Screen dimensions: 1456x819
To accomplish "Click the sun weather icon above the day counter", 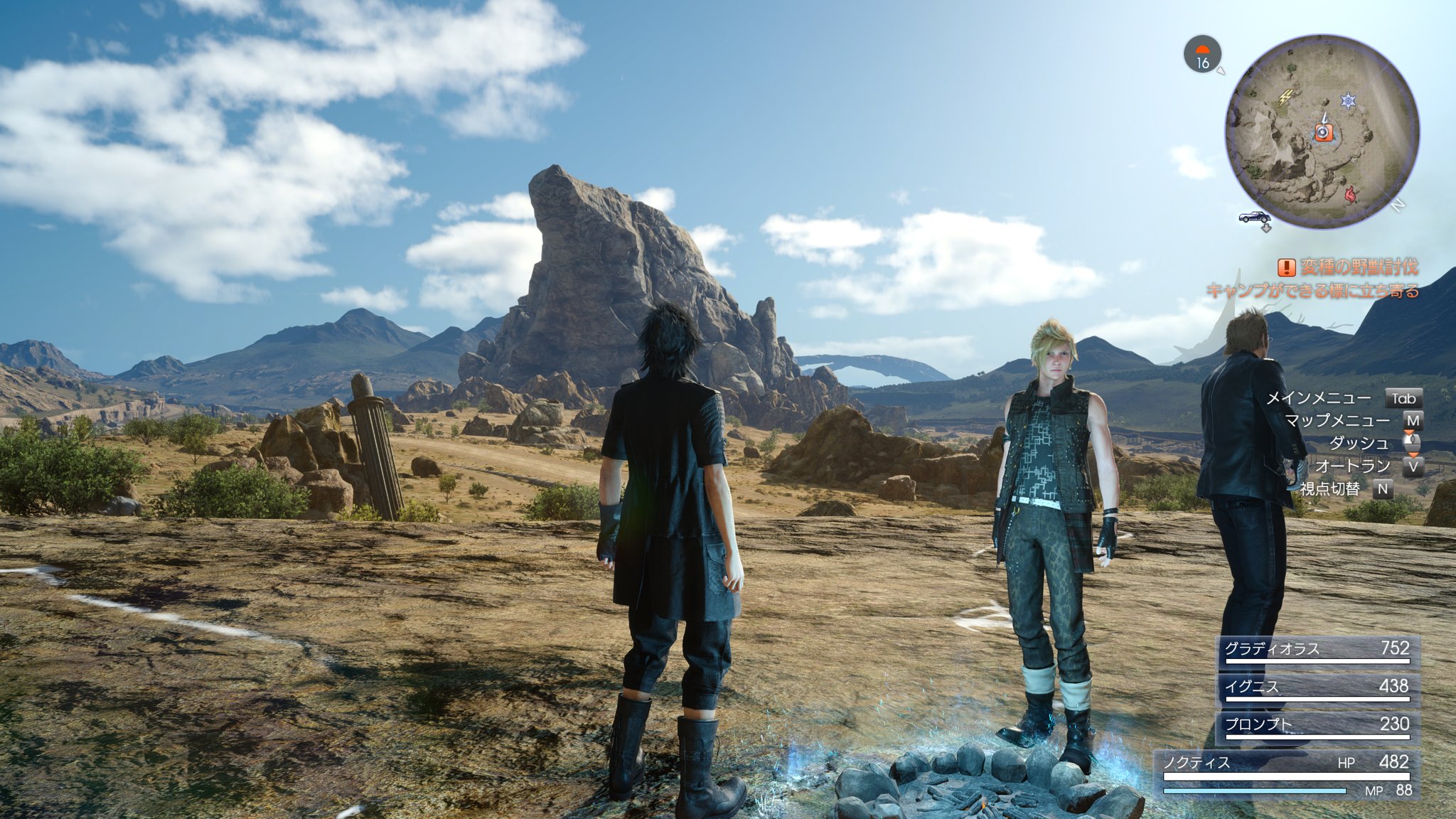I will [x=1203, y=49].
